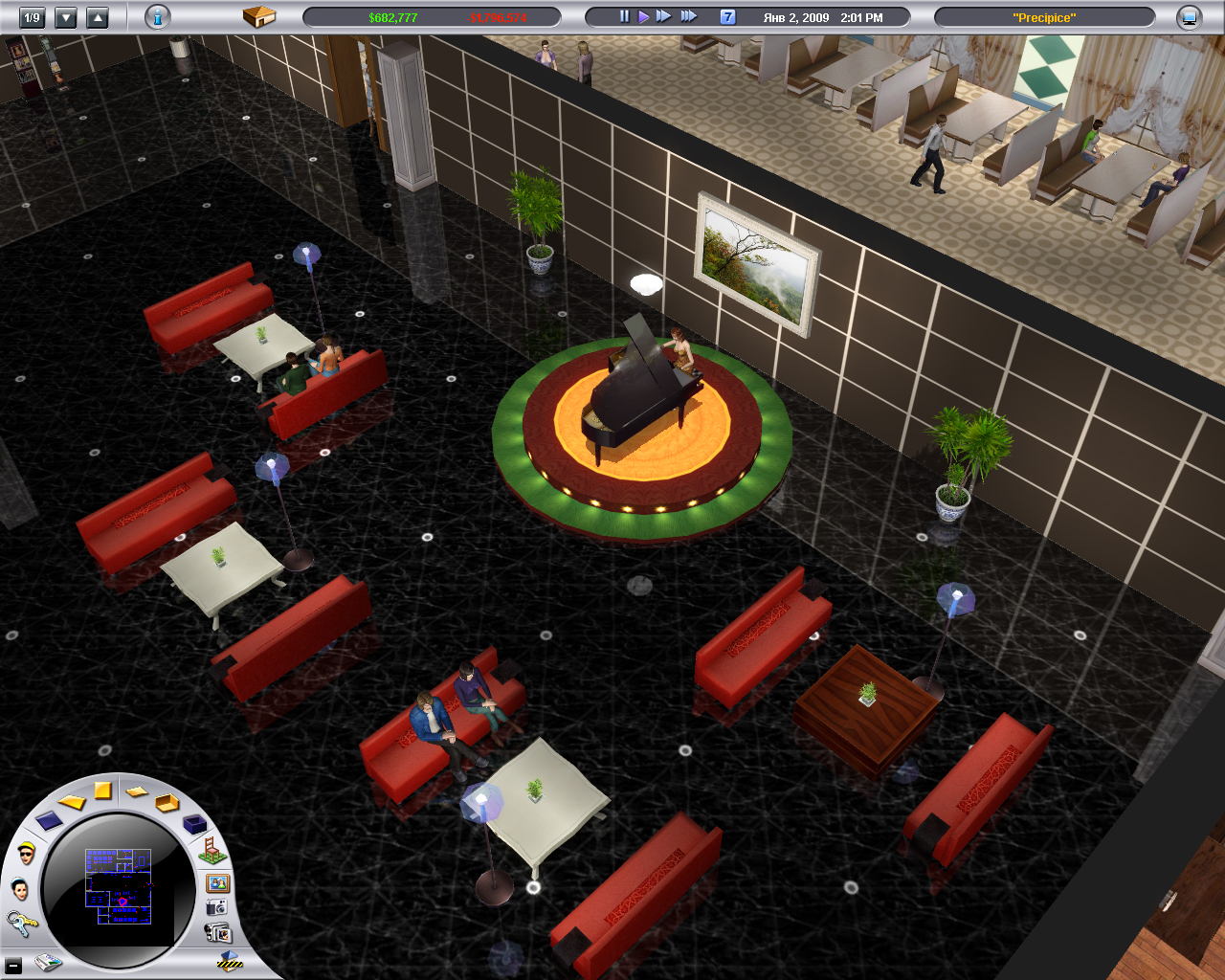Click the orange building icon in top bar

258,16
